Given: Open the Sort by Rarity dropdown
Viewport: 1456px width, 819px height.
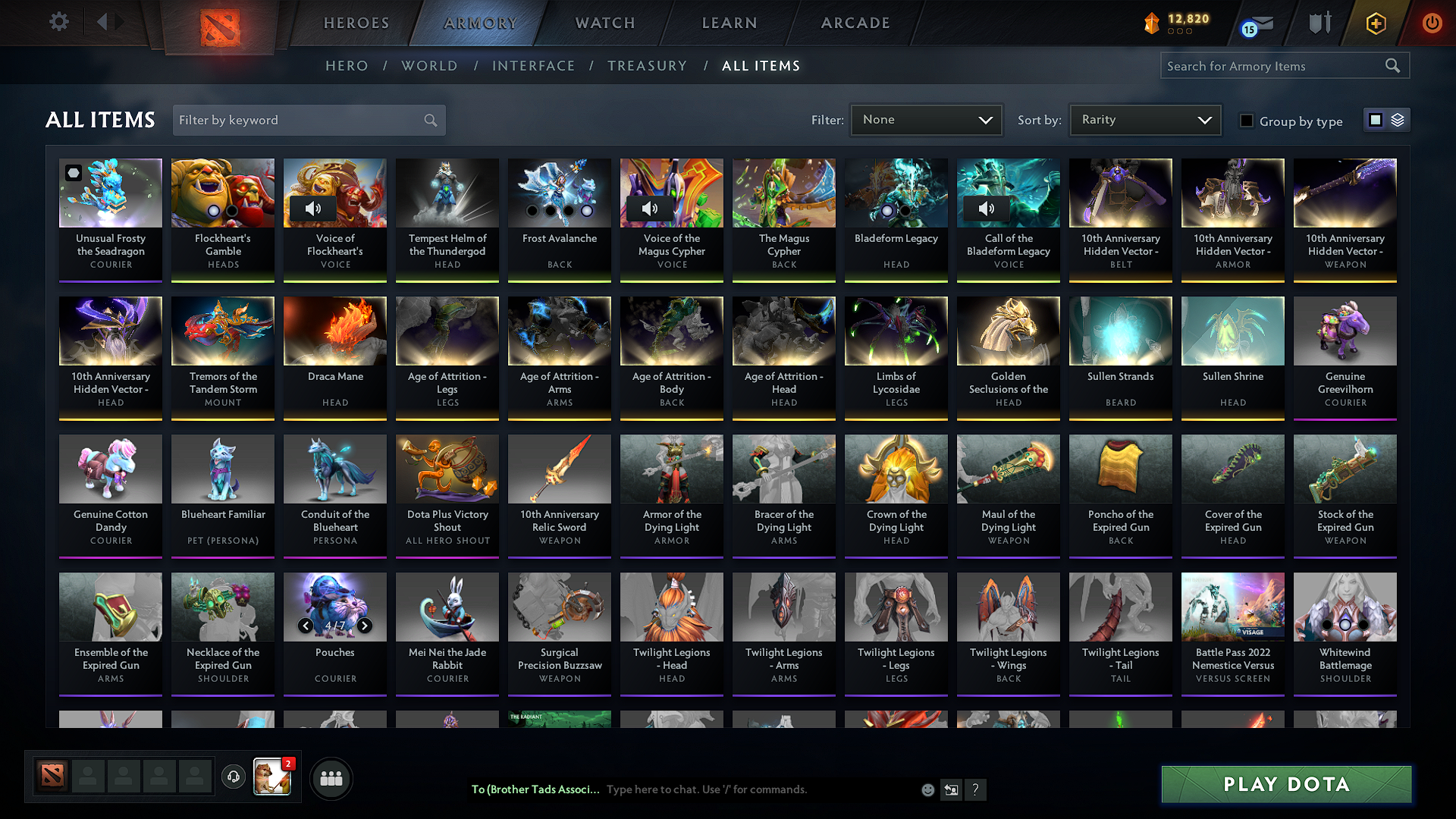Looking at the screenshot, I should point(1144,119).
